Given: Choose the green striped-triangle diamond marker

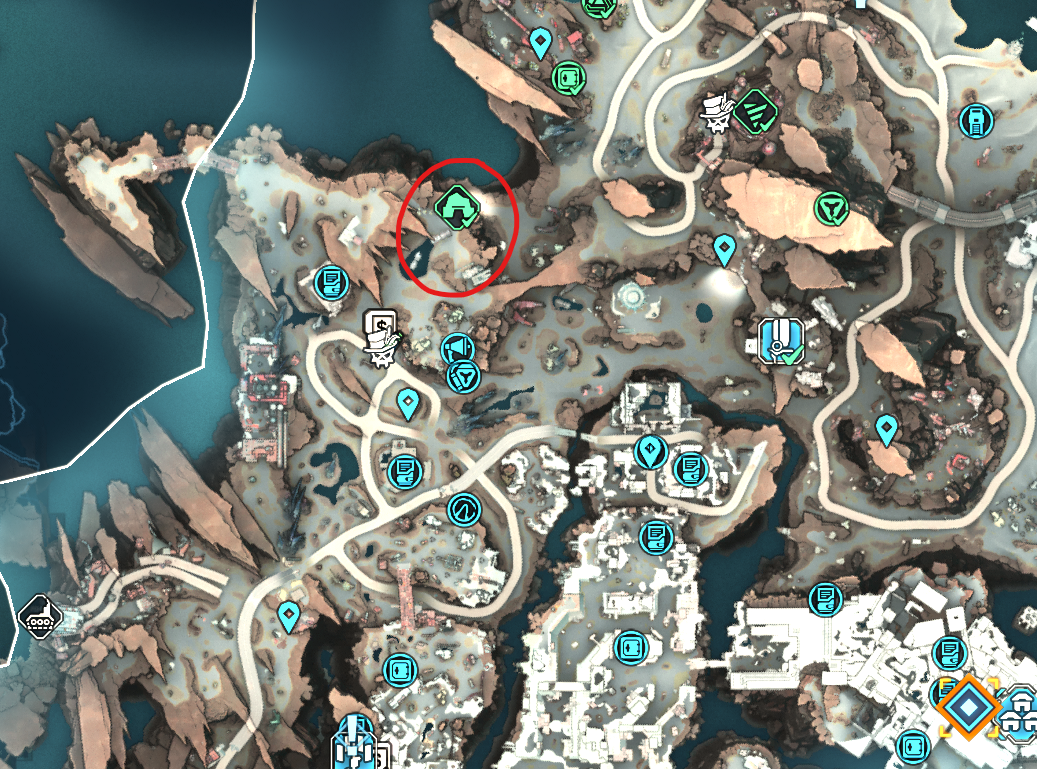Looking at the screenshot, I should pyautogui.click(x=754, y=111).
